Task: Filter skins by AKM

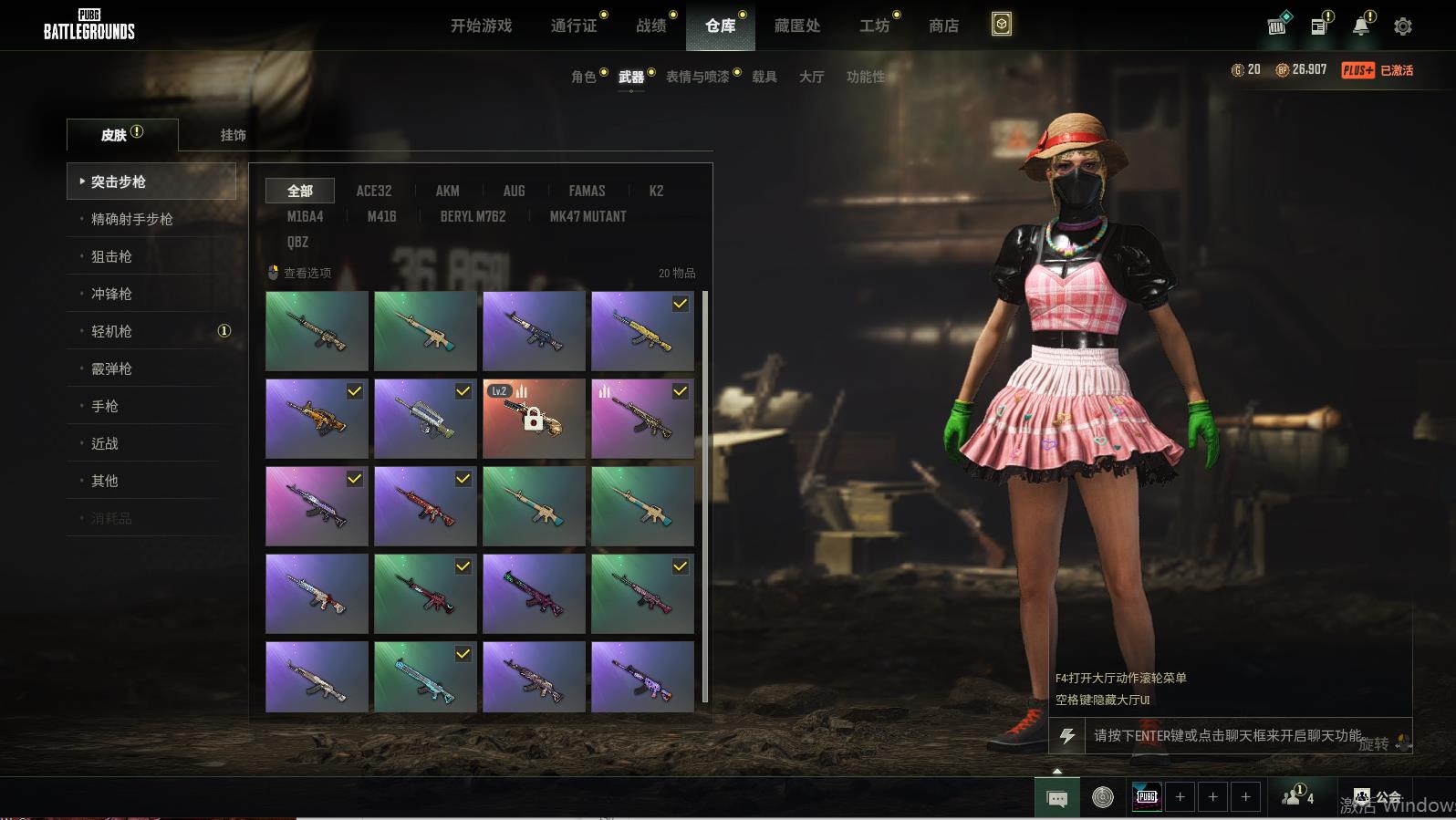Action: click(447, 191)
